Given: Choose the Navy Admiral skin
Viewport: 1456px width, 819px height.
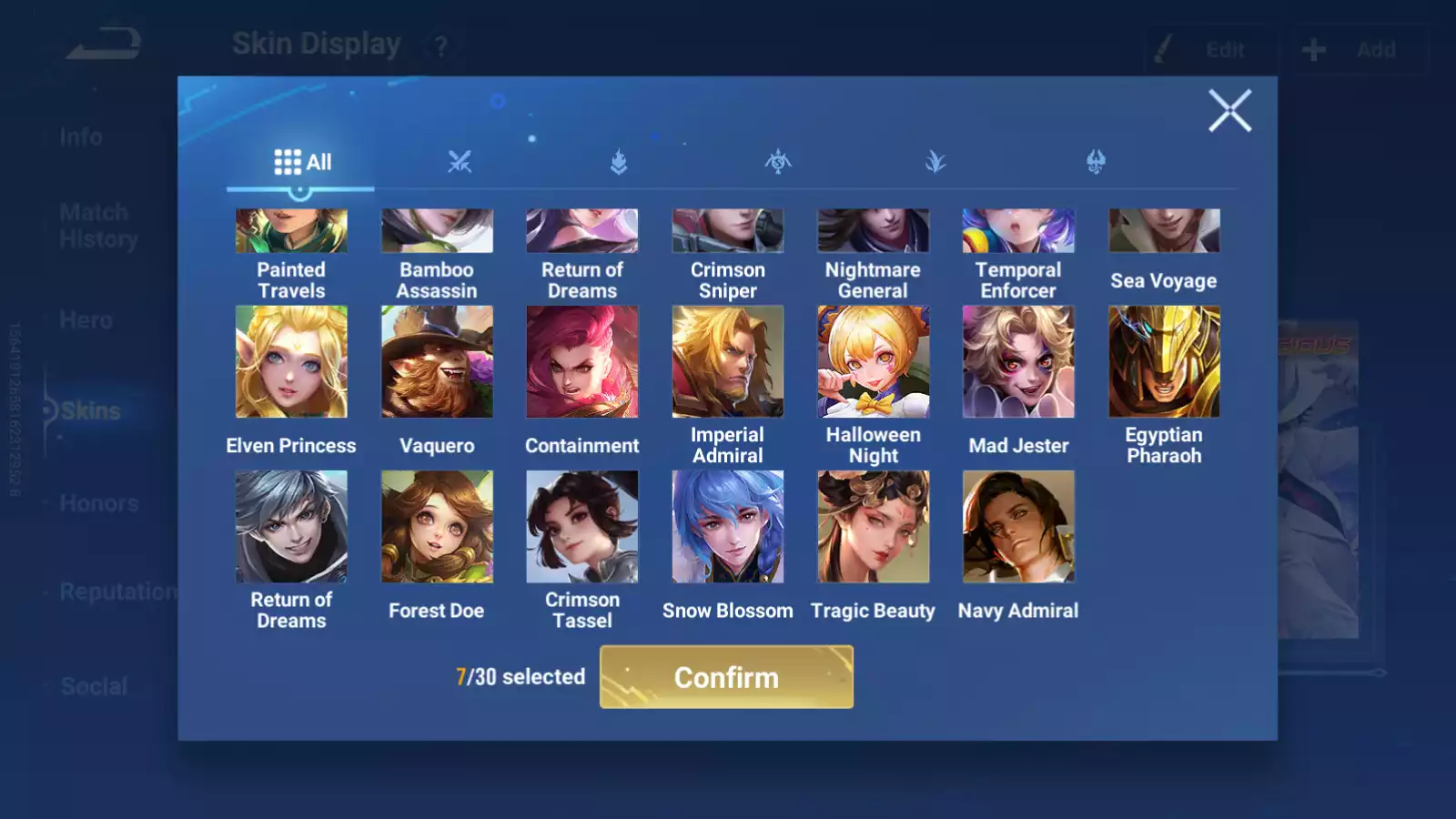Looking at the screenshot, I should (x=1018, y=527).
